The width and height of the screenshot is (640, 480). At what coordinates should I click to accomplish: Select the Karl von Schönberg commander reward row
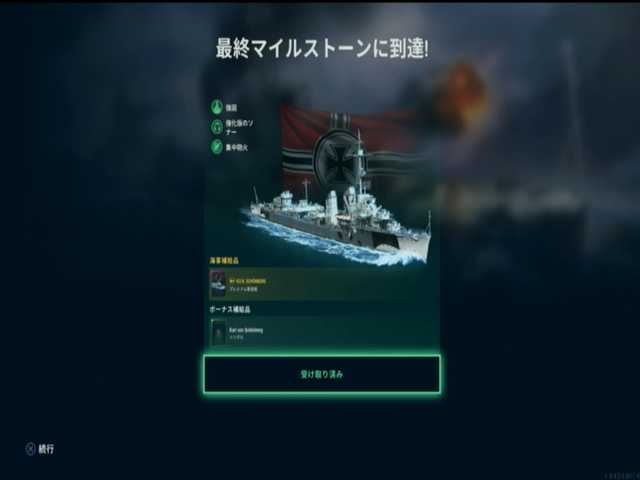click(322, 332)
